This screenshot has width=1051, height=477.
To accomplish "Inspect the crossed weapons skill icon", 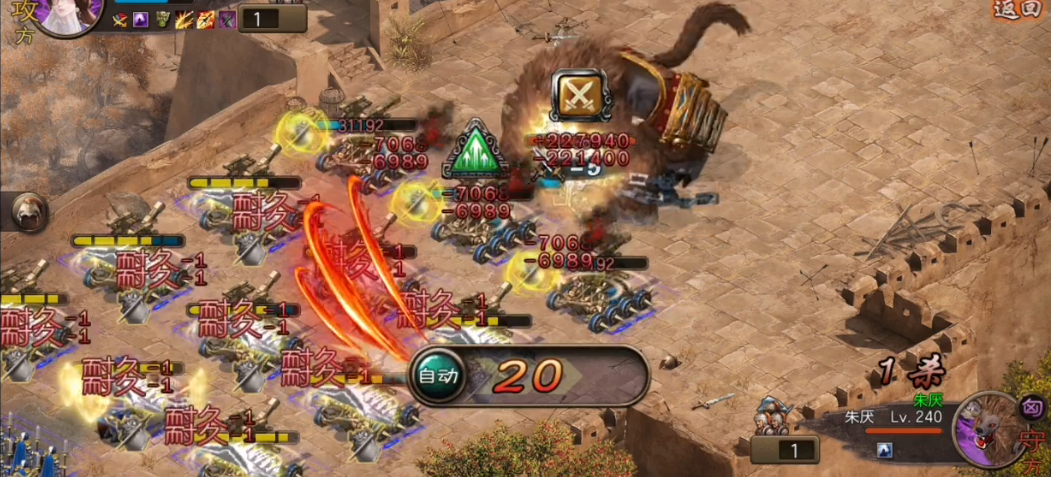I will (119, 19).
